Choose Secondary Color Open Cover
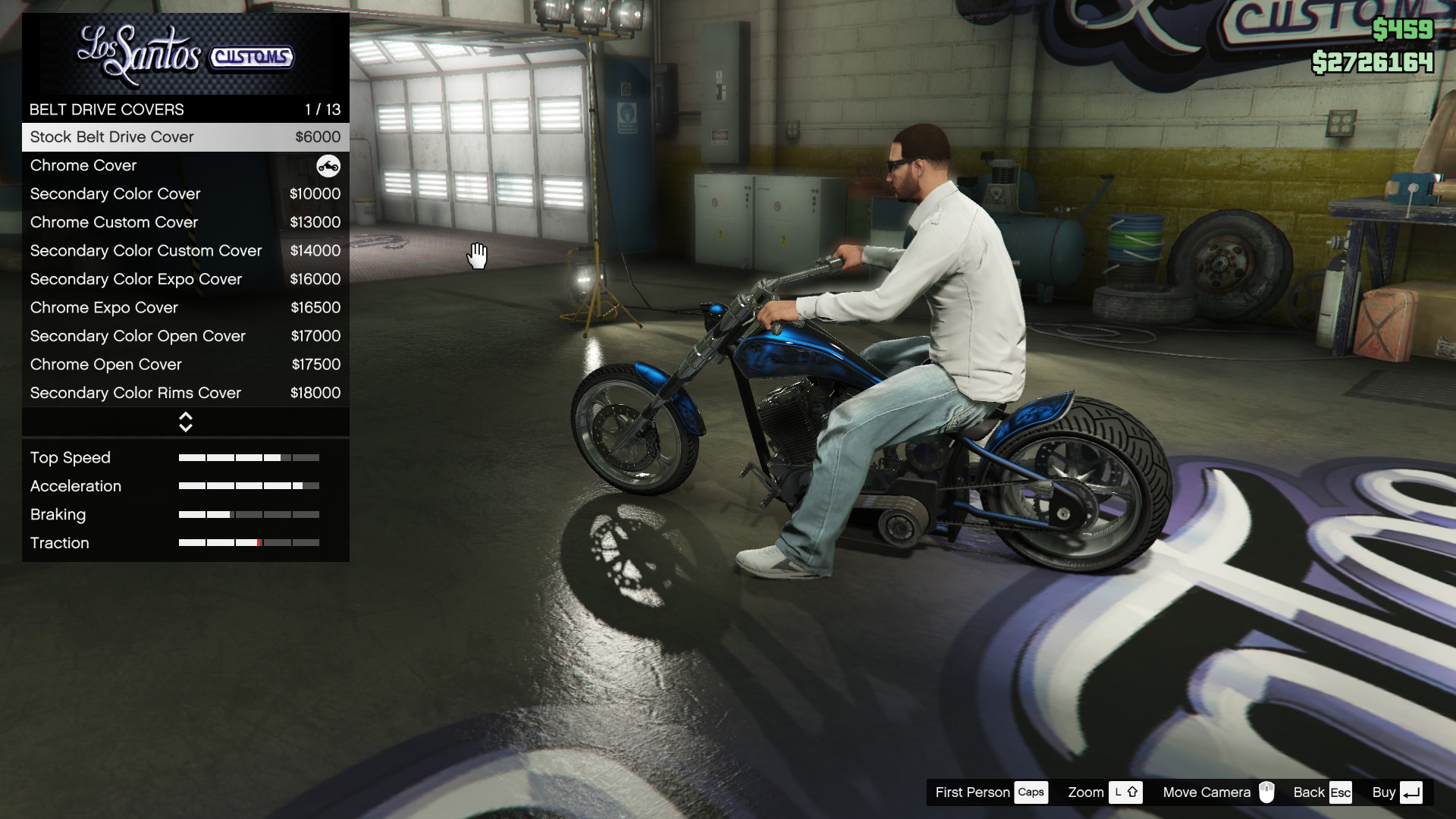1456x819 pixels. point(185,336)
